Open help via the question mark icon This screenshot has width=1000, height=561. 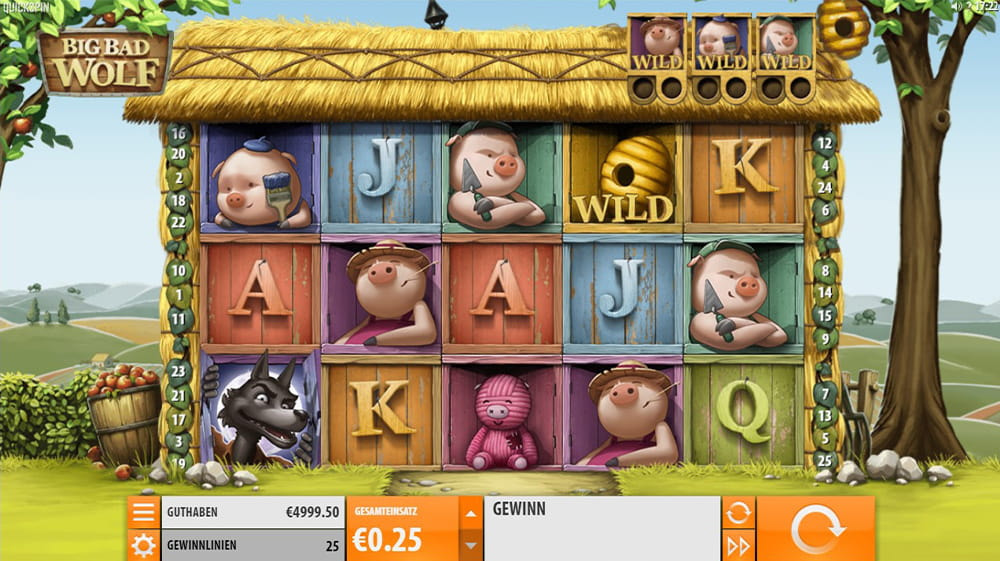[x=968, y=6]
